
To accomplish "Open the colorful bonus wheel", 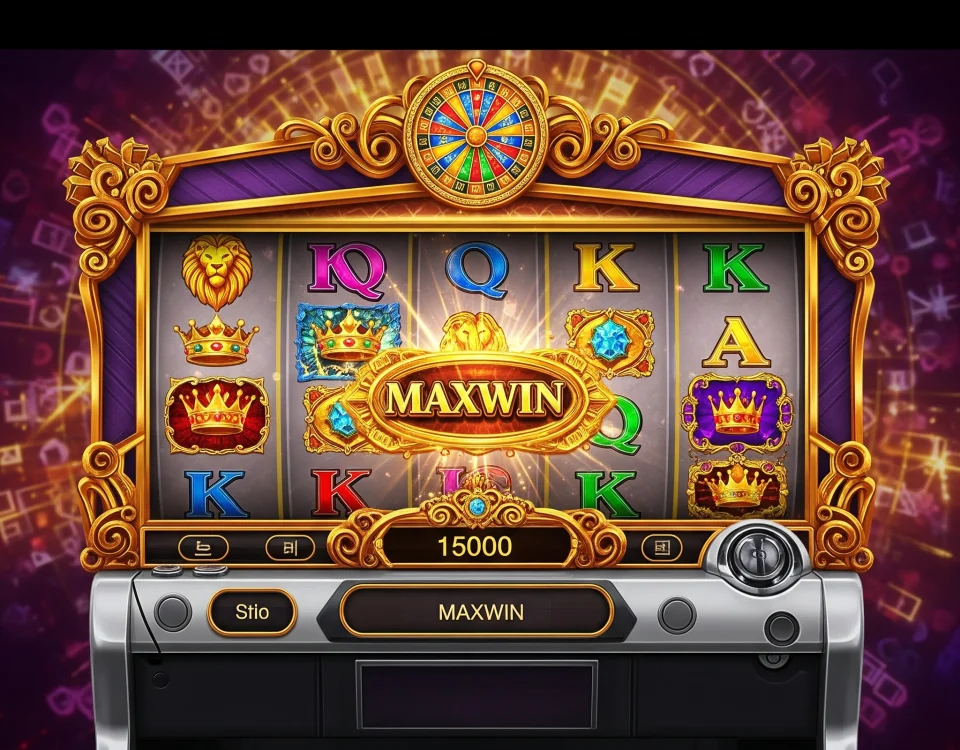I will click(x=475, y=135).
